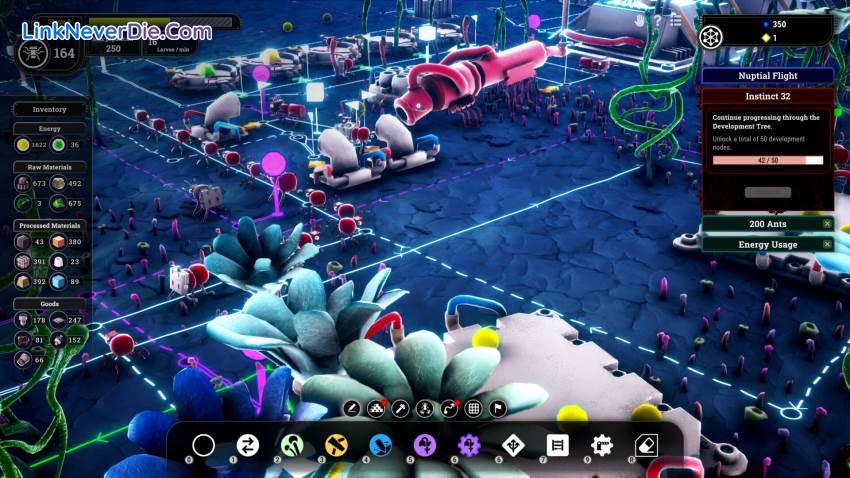This screenshot has height=478, width=850.
Task: Click the small flag icon
Action: coord(498,408)
